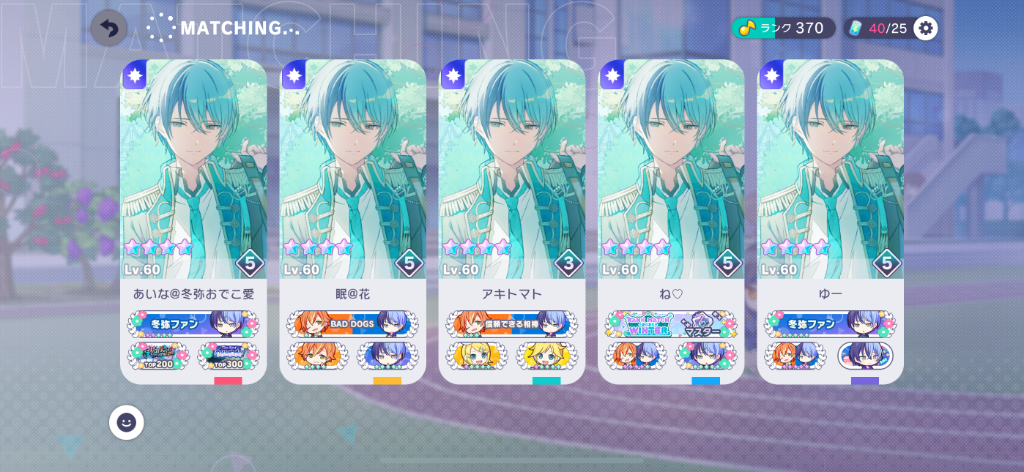Viewport: 1024px width, 472px height.
Task: Open the settings gear icon
Action: [926, 28]
